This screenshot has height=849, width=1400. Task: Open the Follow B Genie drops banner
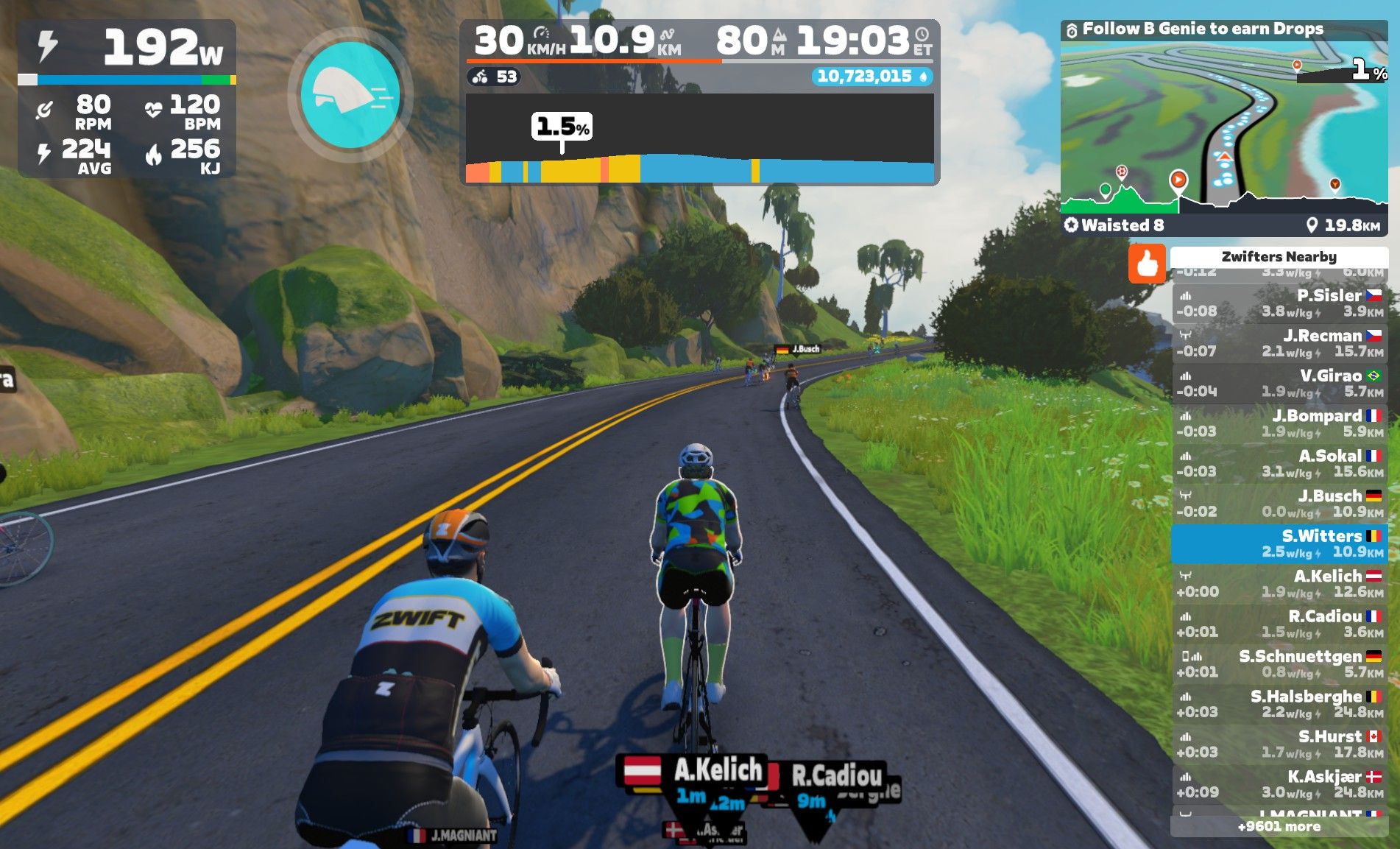1202,29
